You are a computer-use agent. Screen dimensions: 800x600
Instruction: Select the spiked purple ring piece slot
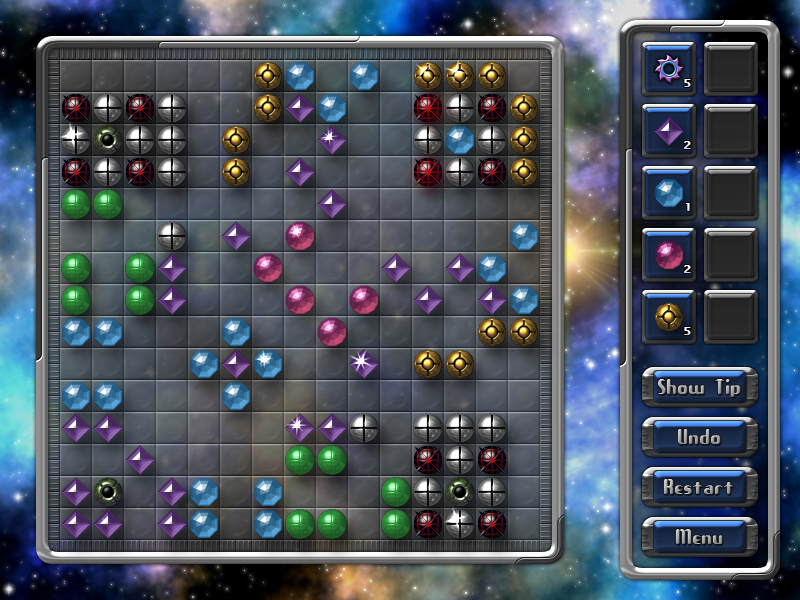click(x=668, y=68)
